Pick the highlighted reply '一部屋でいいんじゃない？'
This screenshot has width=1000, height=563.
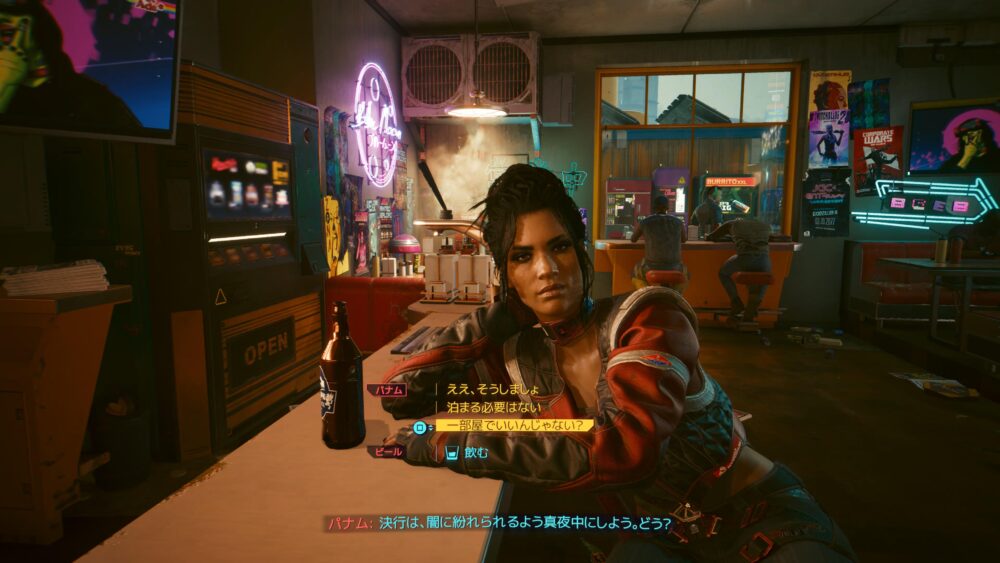pyautogui.click(x=514, y=426)
